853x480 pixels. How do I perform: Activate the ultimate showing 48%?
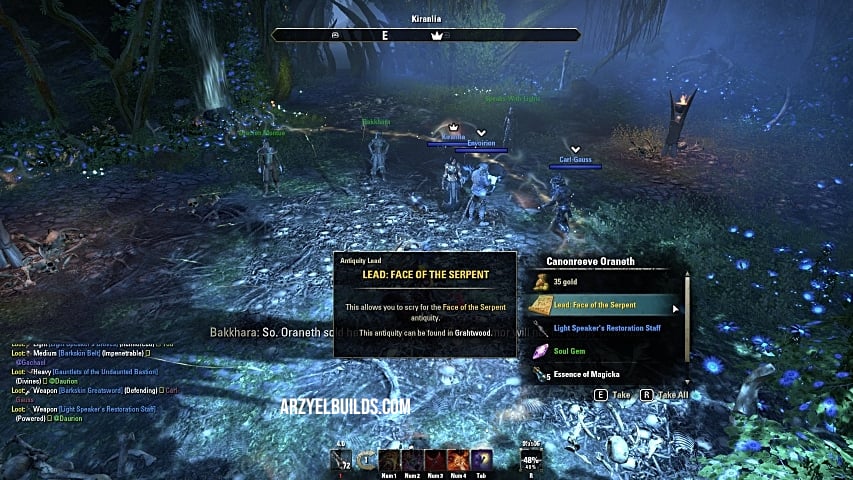(x=530, y=461)
